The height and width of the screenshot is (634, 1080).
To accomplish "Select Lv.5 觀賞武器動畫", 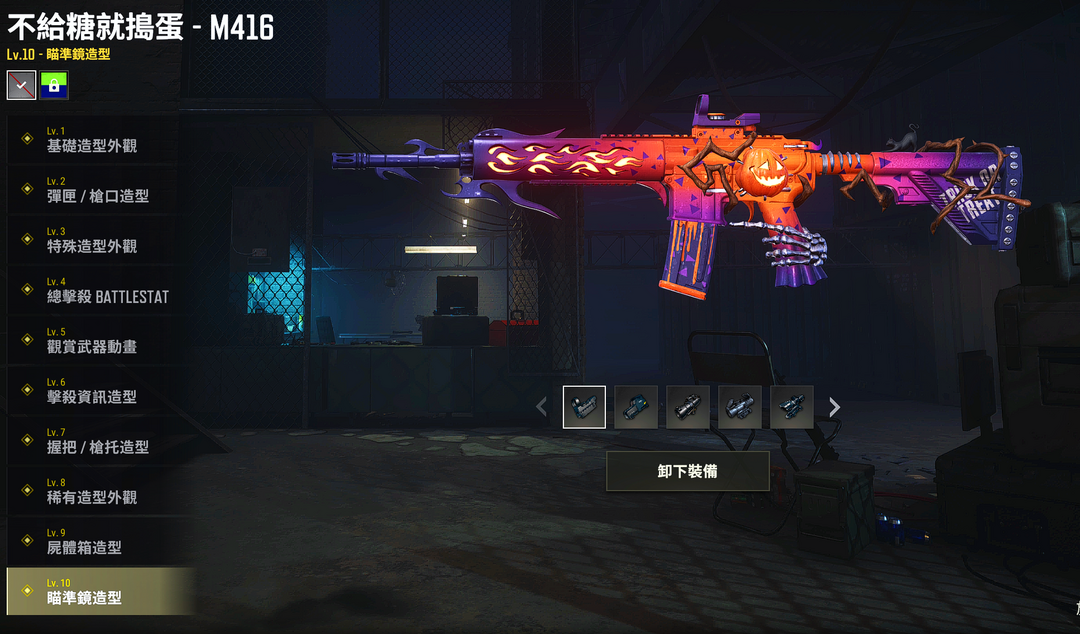I will pos(92,341).
